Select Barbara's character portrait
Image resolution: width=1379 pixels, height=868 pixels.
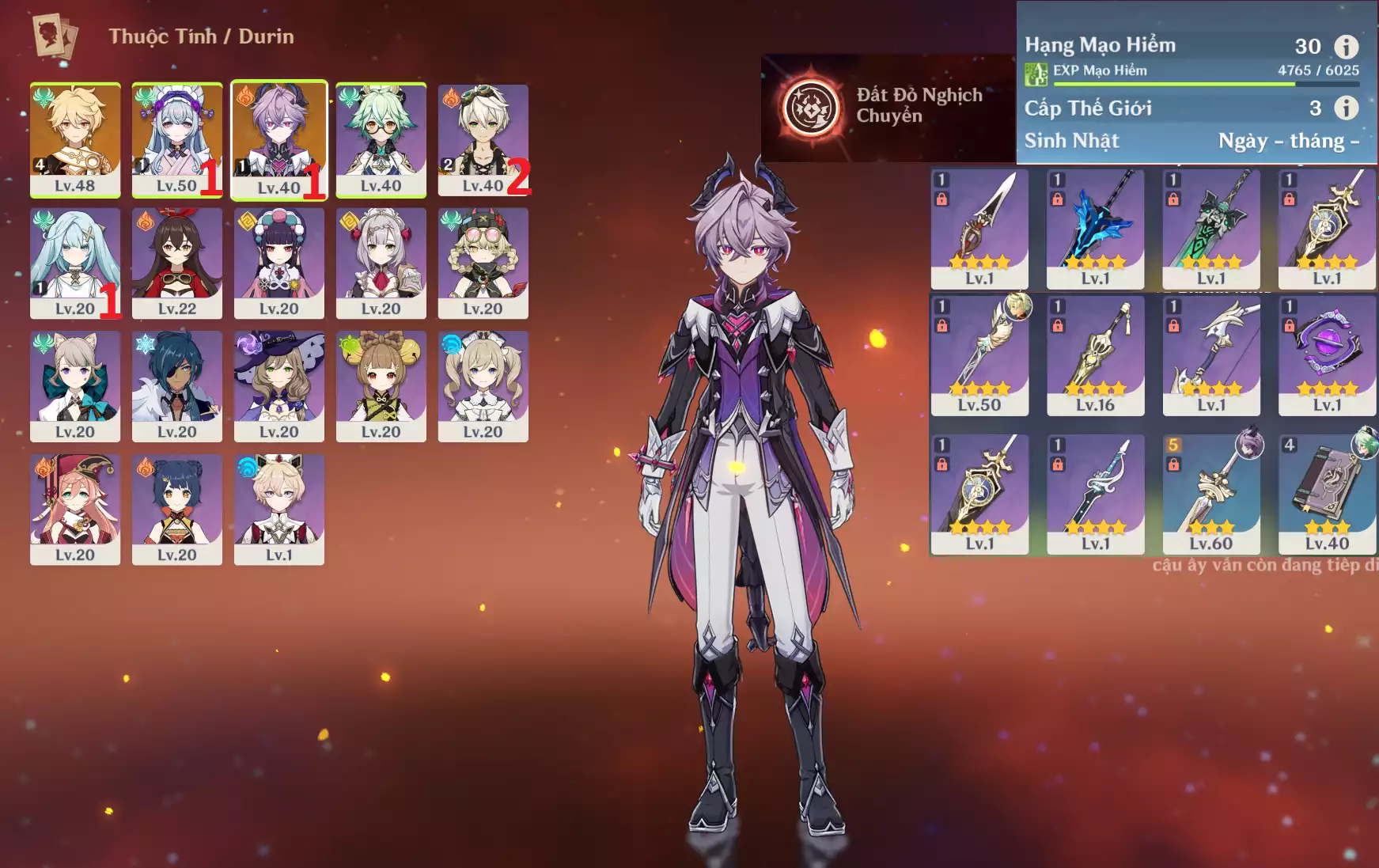(x=483, y=385)
